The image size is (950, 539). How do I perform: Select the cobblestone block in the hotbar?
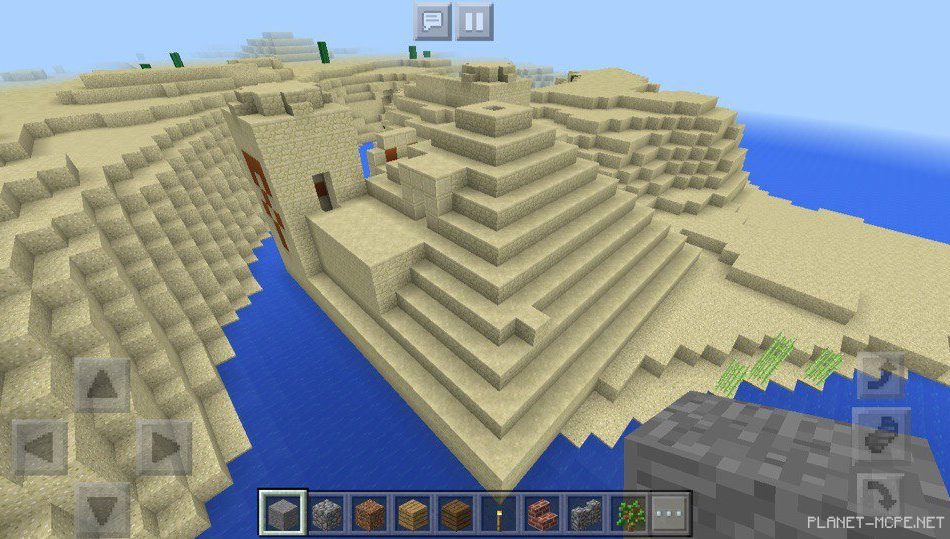coord(326,513)
